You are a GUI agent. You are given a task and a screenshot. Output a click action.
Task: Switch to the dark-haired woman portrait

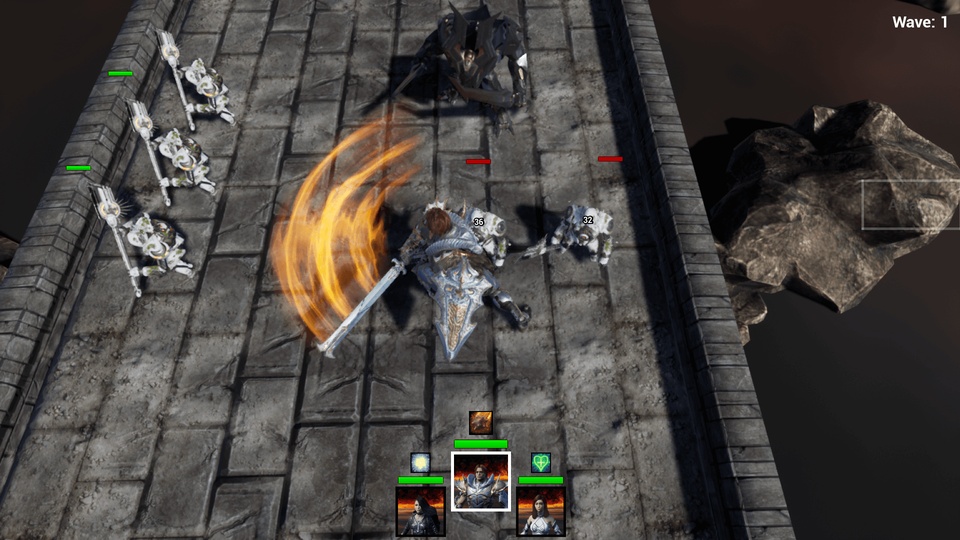pyautogui.click(x=420, y=511)
